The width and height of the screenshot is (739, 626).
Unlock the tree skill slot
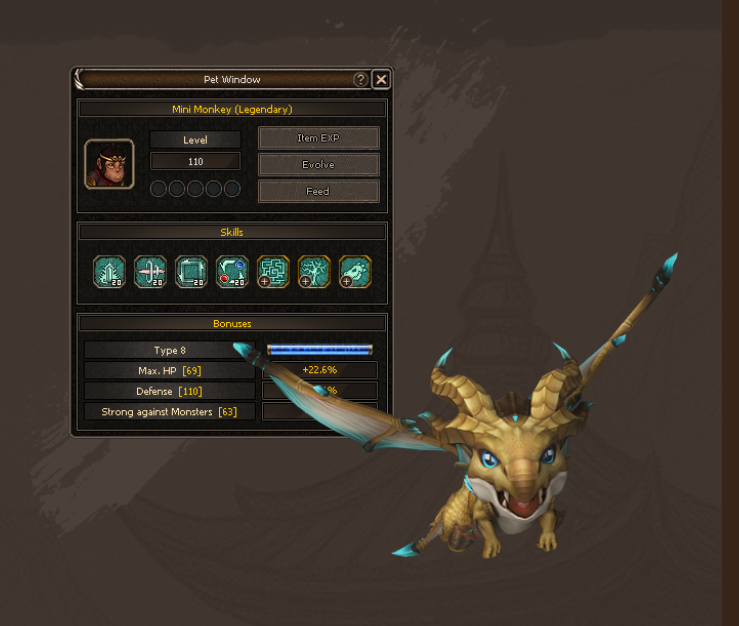click(x=314, y=271)
